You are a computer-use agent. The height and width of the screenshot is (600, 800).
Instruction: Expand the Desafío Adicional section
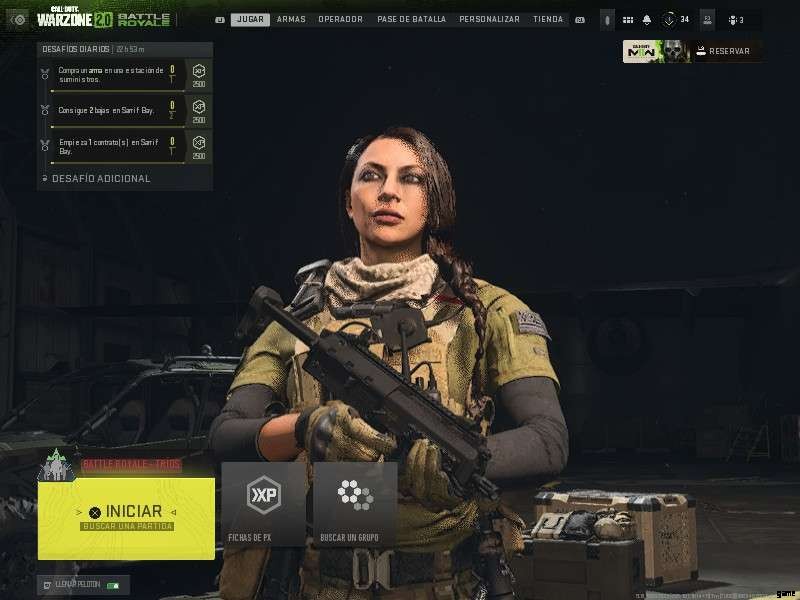click(97, 178)
